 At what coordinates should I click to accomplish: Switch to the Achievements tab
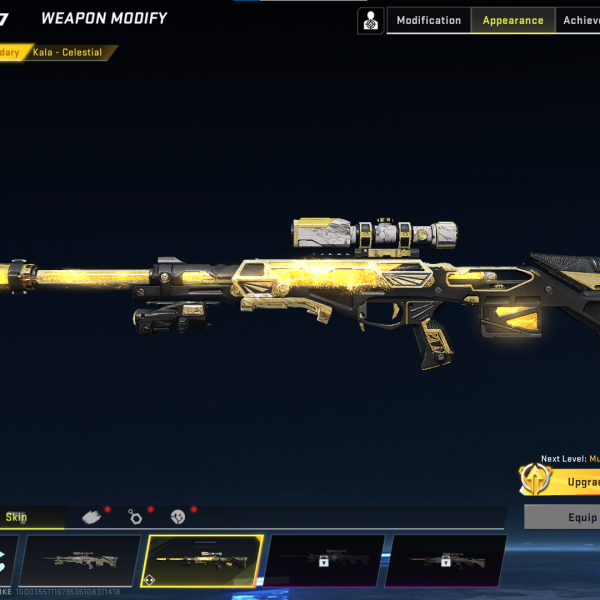tap(580, 20)
